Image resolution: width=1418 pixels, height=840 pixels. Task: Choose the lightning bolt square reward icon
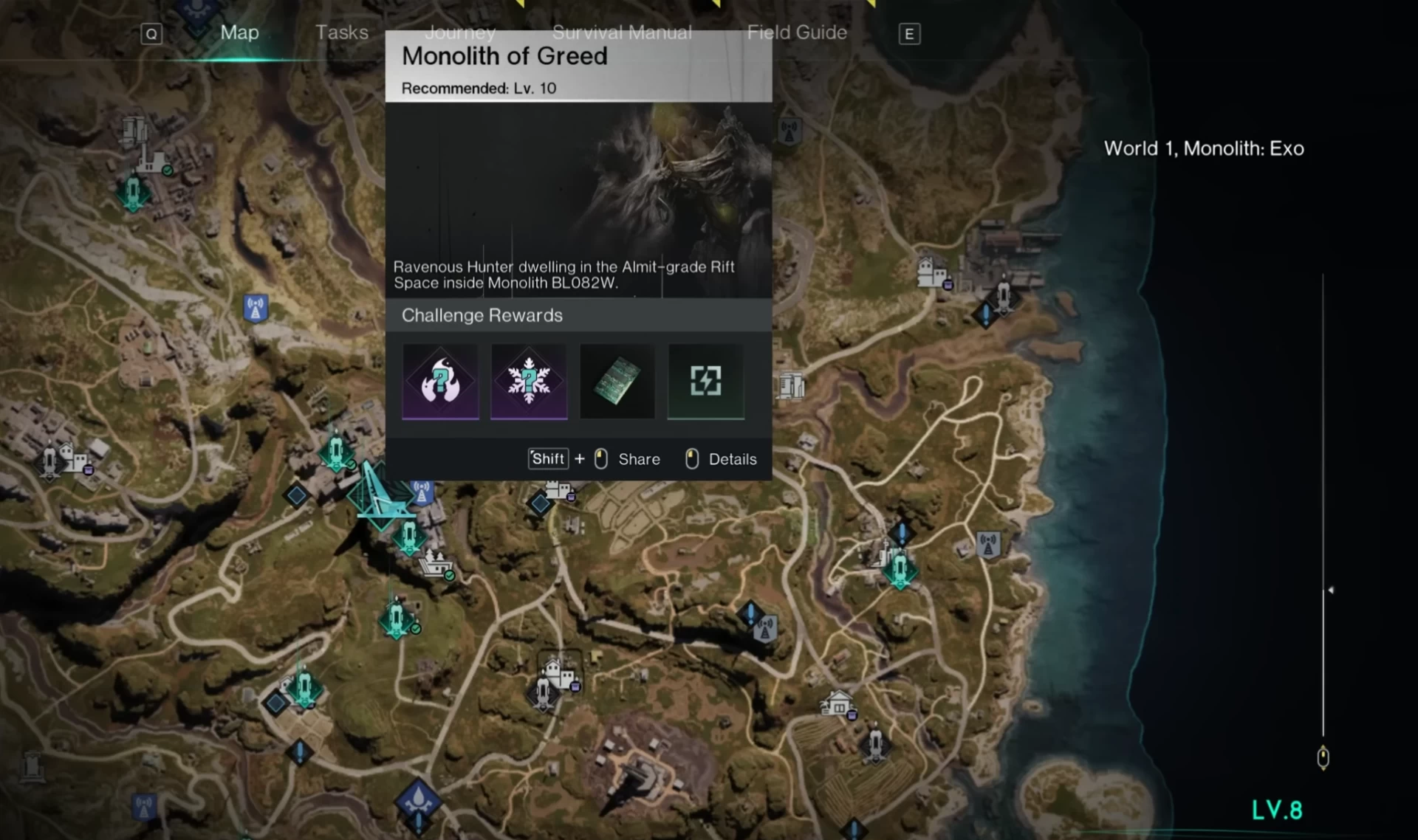click(706, 381)
